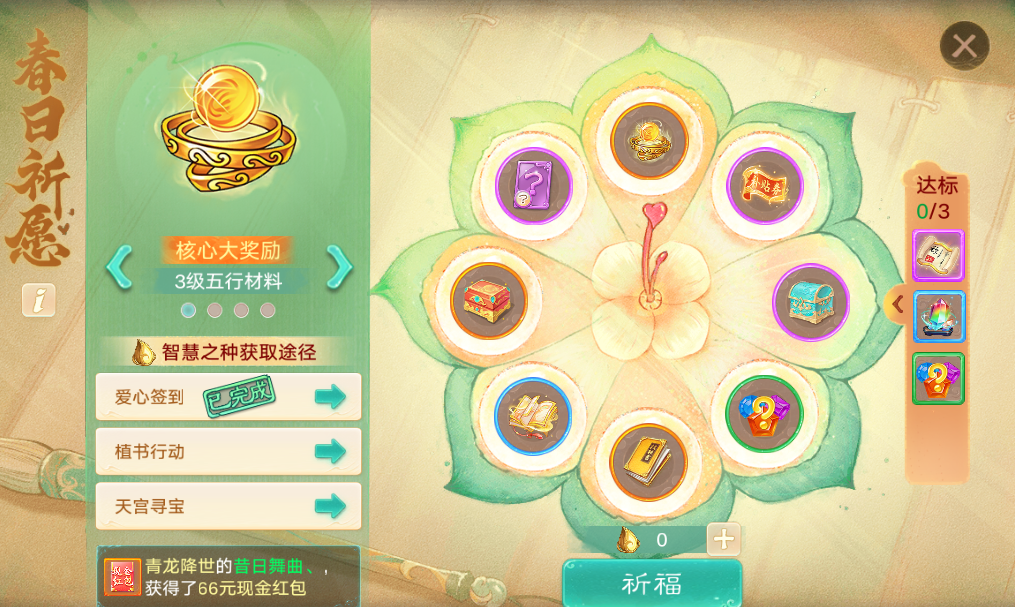
Task: Select the red flag banner prize
Action: (x=764, y=186)
